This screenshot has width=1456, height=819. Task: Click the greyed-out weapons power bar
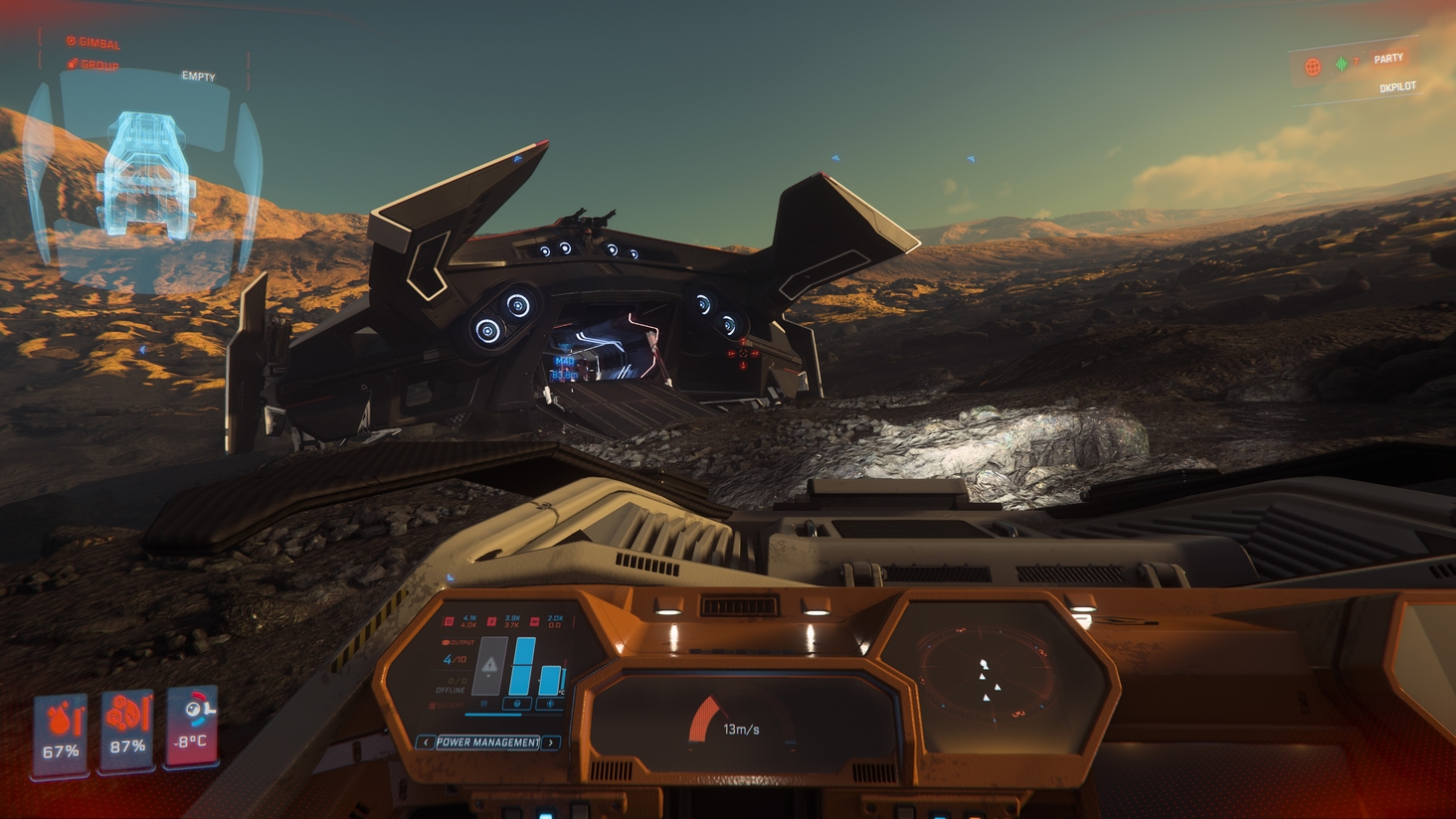tap(489, 666)
